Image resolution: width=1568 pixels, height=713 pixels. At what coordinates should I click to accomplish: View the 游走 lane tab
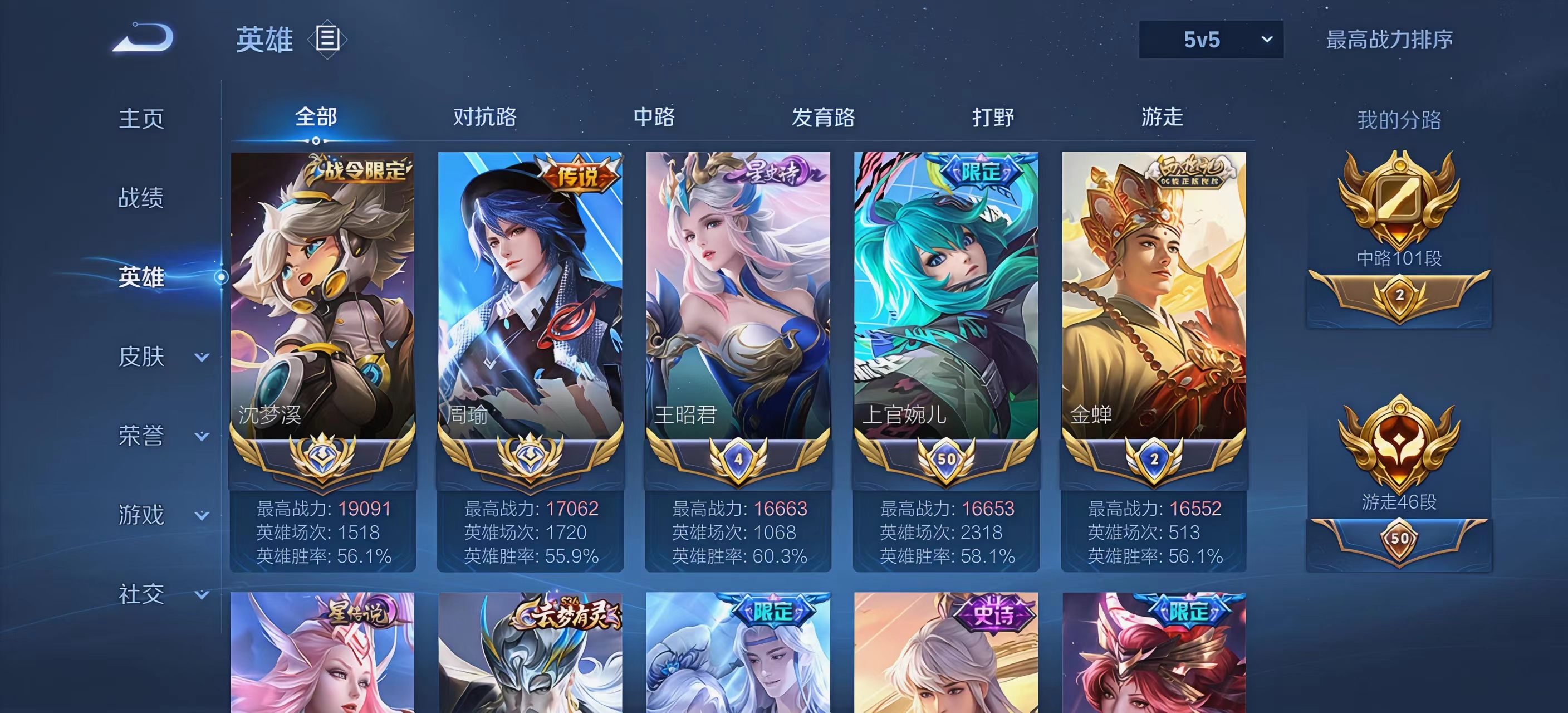(x=1162, y=117)
